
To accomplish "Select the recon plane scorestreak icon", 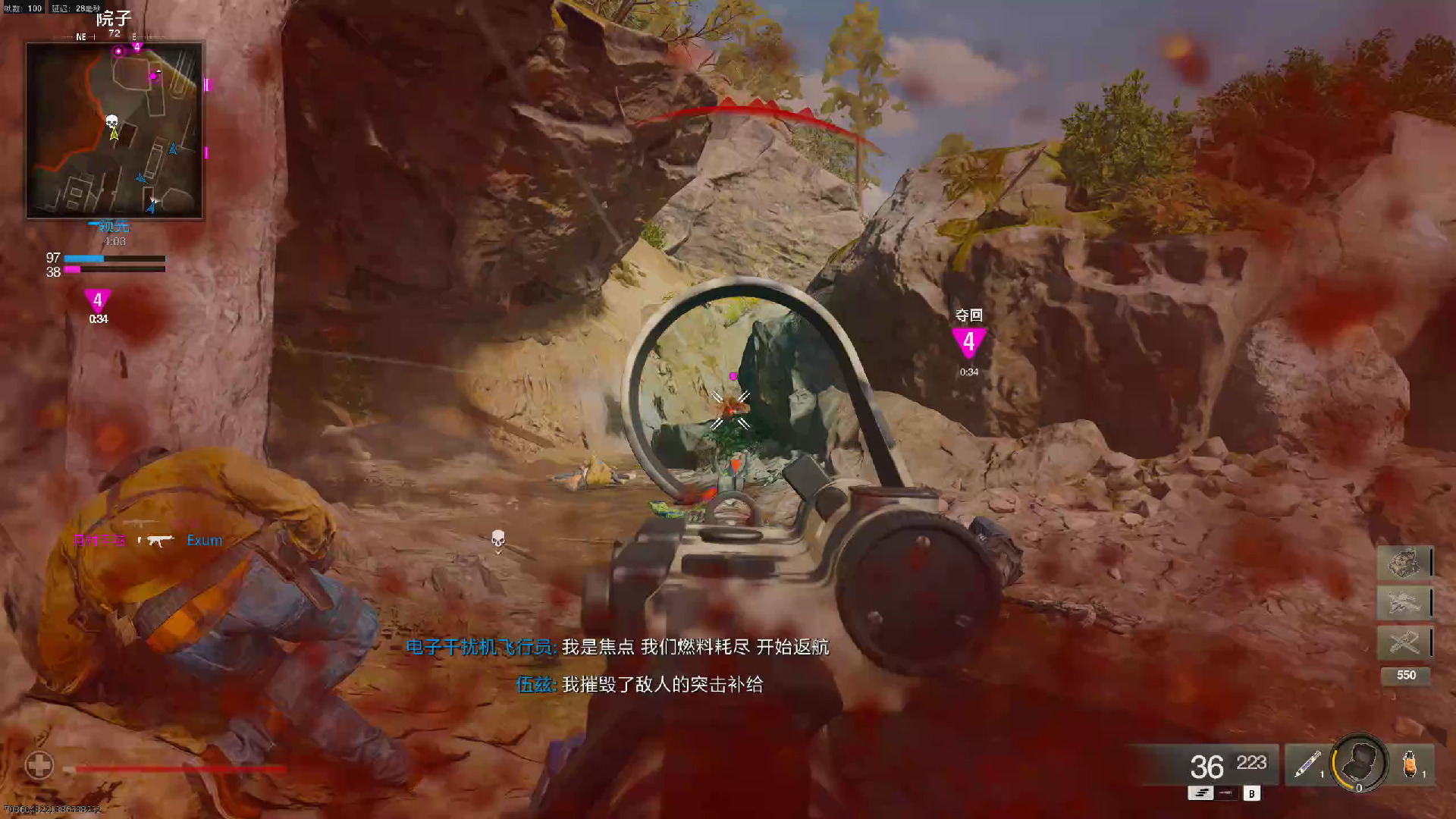I will click(x=1404, y=641).
